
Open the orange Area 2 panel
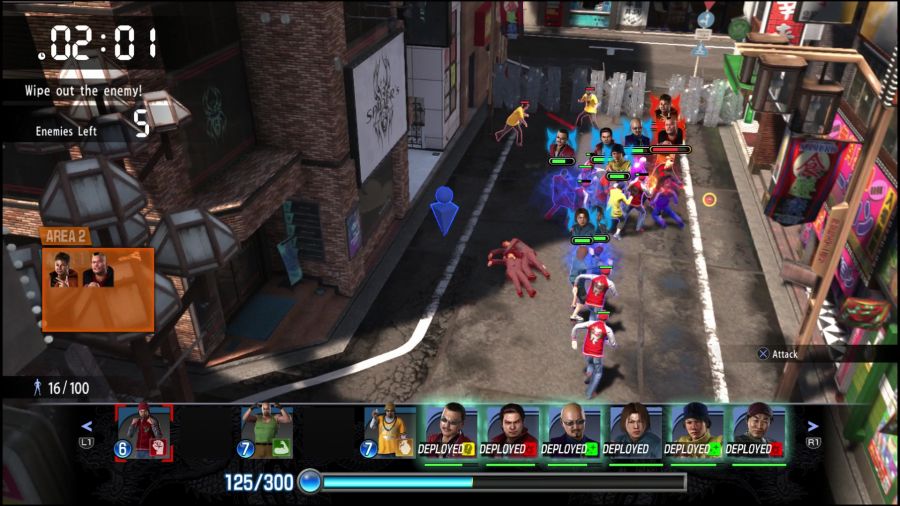click(98, 280)
